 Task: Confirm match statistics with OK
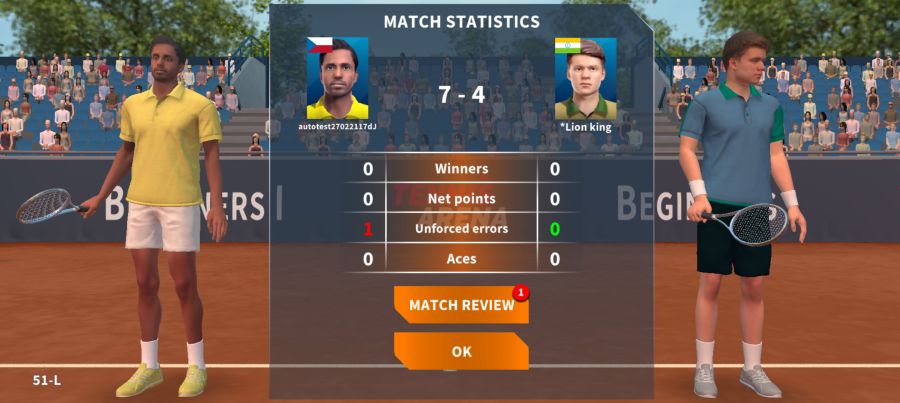461,351
